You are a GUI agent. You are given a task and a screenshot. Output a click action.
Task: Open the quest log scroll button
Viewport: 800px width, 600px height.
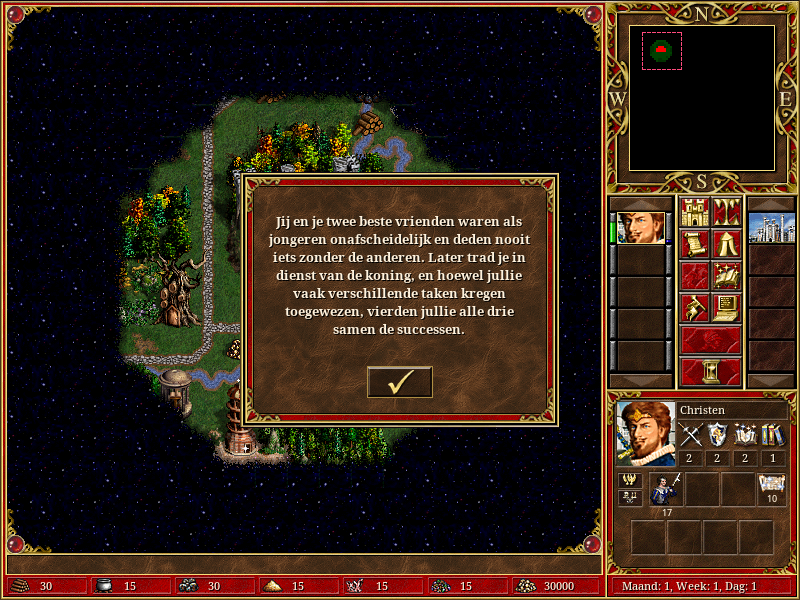click(x=693, y=244)
